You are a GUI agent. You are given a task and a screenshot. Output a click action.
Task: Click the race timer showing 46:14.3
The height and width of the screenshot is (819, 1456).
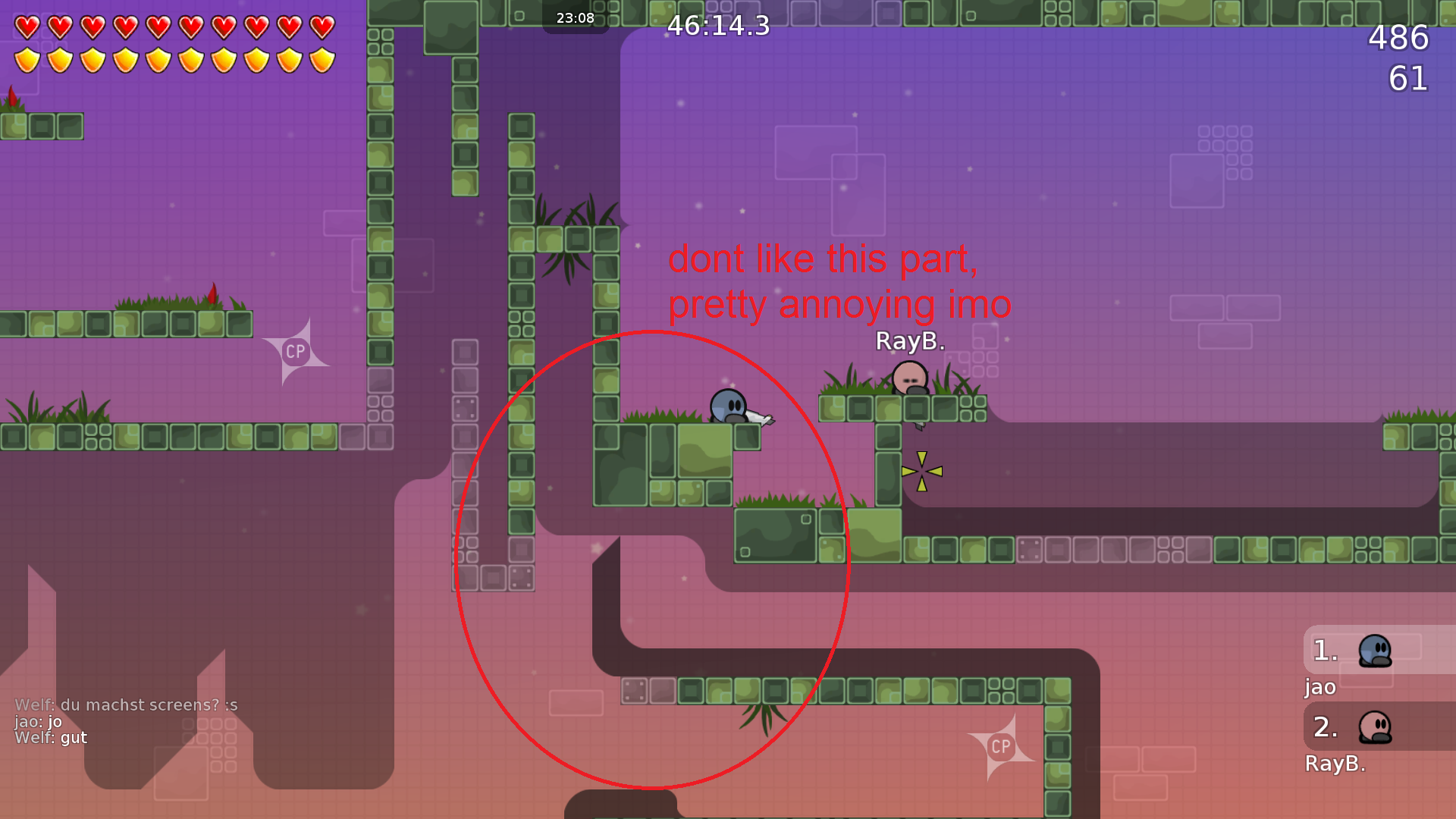[717, 27]
